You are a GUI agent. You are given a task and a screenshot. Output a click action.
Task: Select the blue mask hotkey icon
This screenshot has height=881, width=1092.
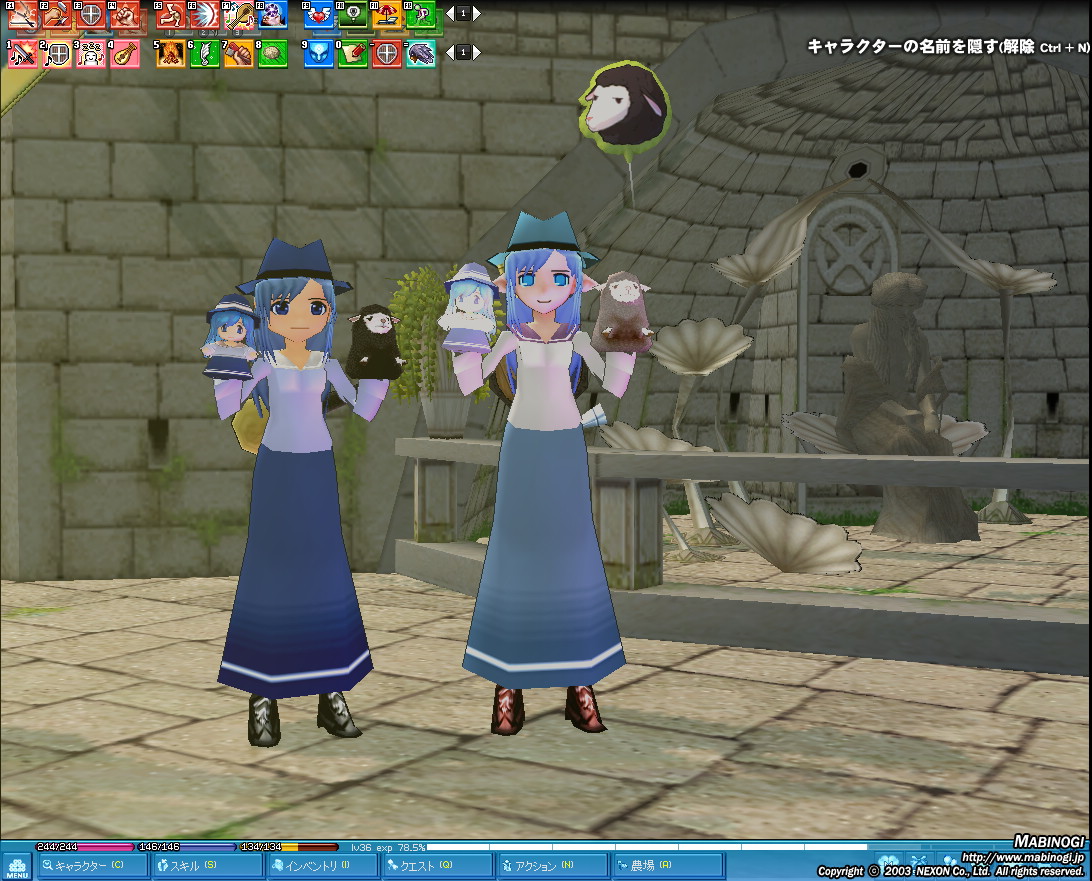click(319, 54)
